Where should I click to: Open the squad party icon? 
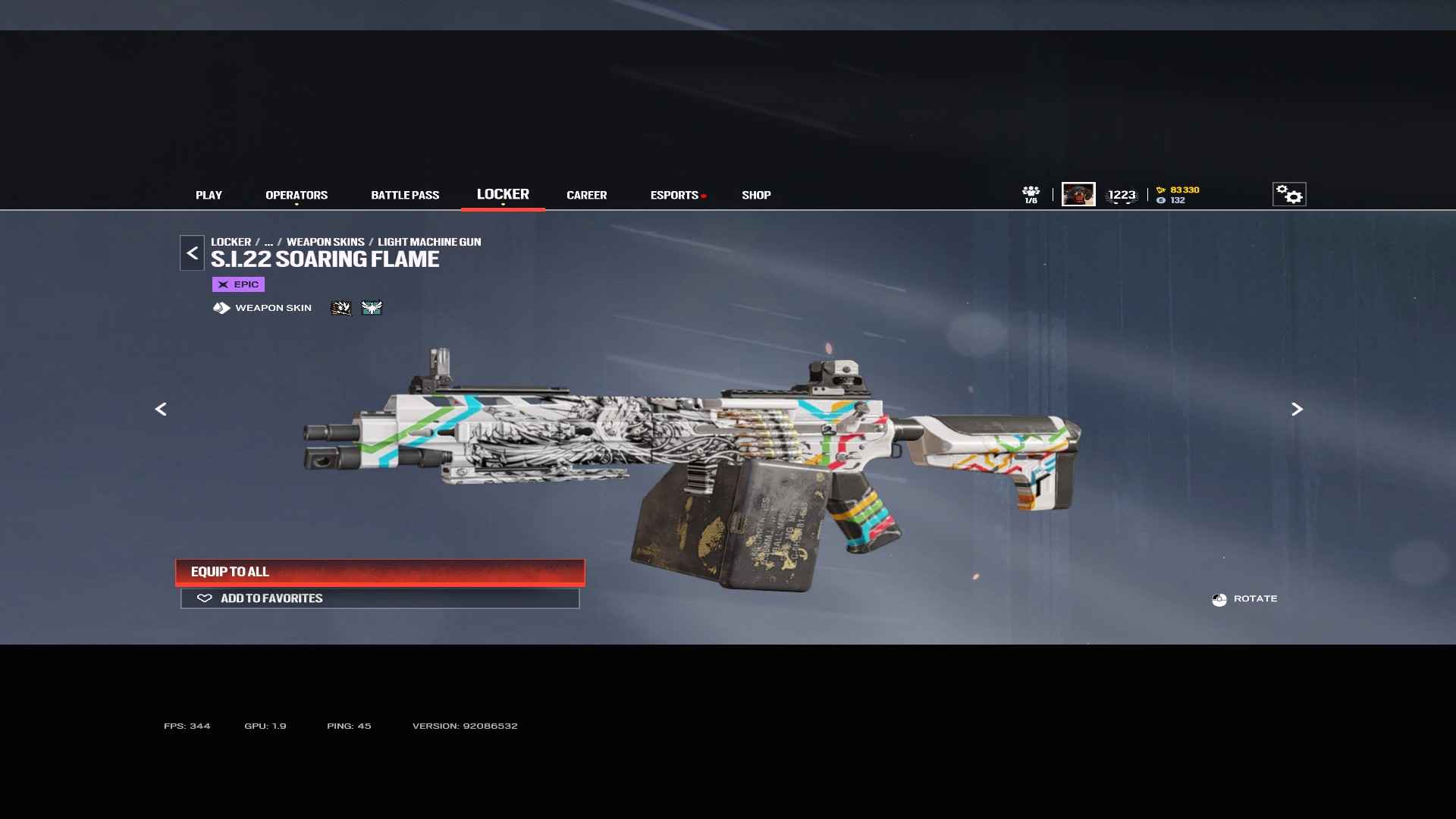click(x=1031, y=195)
